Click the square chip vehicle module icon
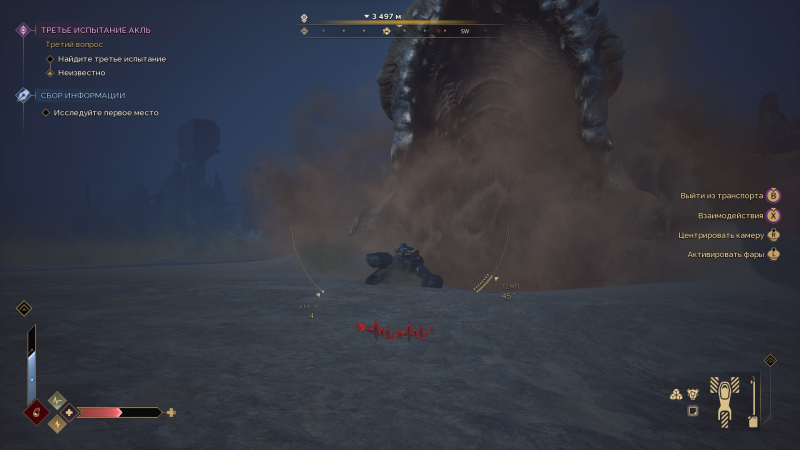 [x=692, y=410]
